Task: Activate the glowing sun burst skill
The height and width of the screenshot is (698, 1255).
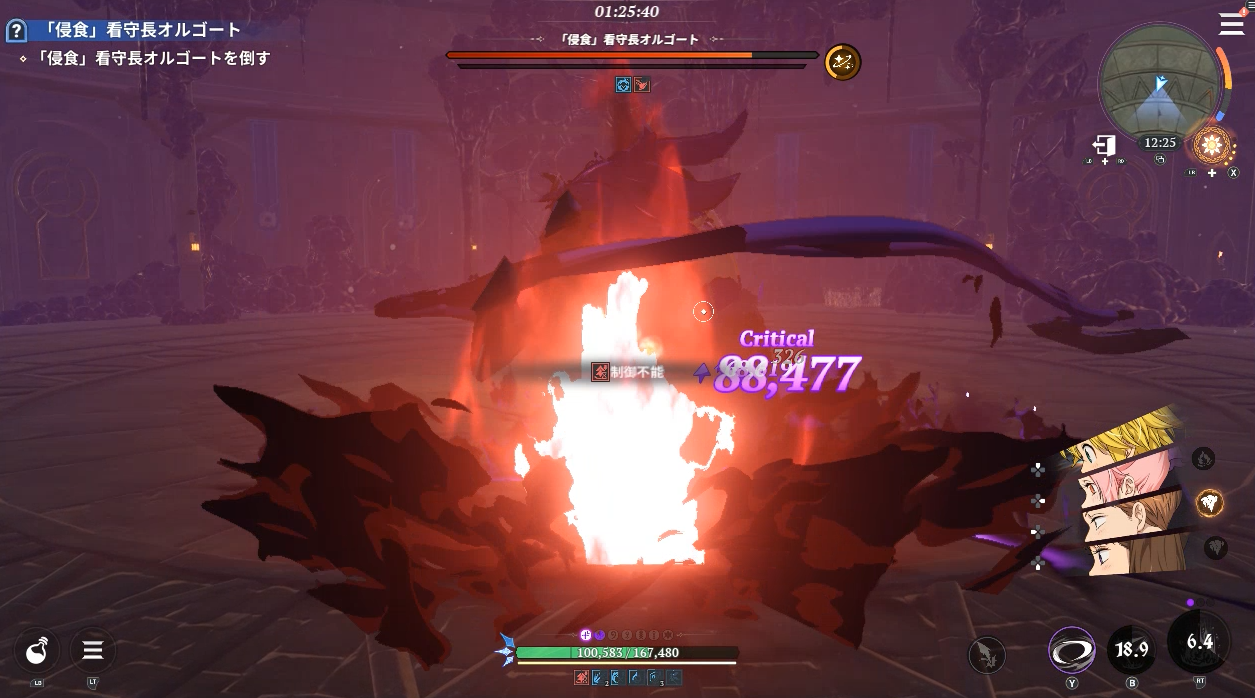Action: (1212, 147)
